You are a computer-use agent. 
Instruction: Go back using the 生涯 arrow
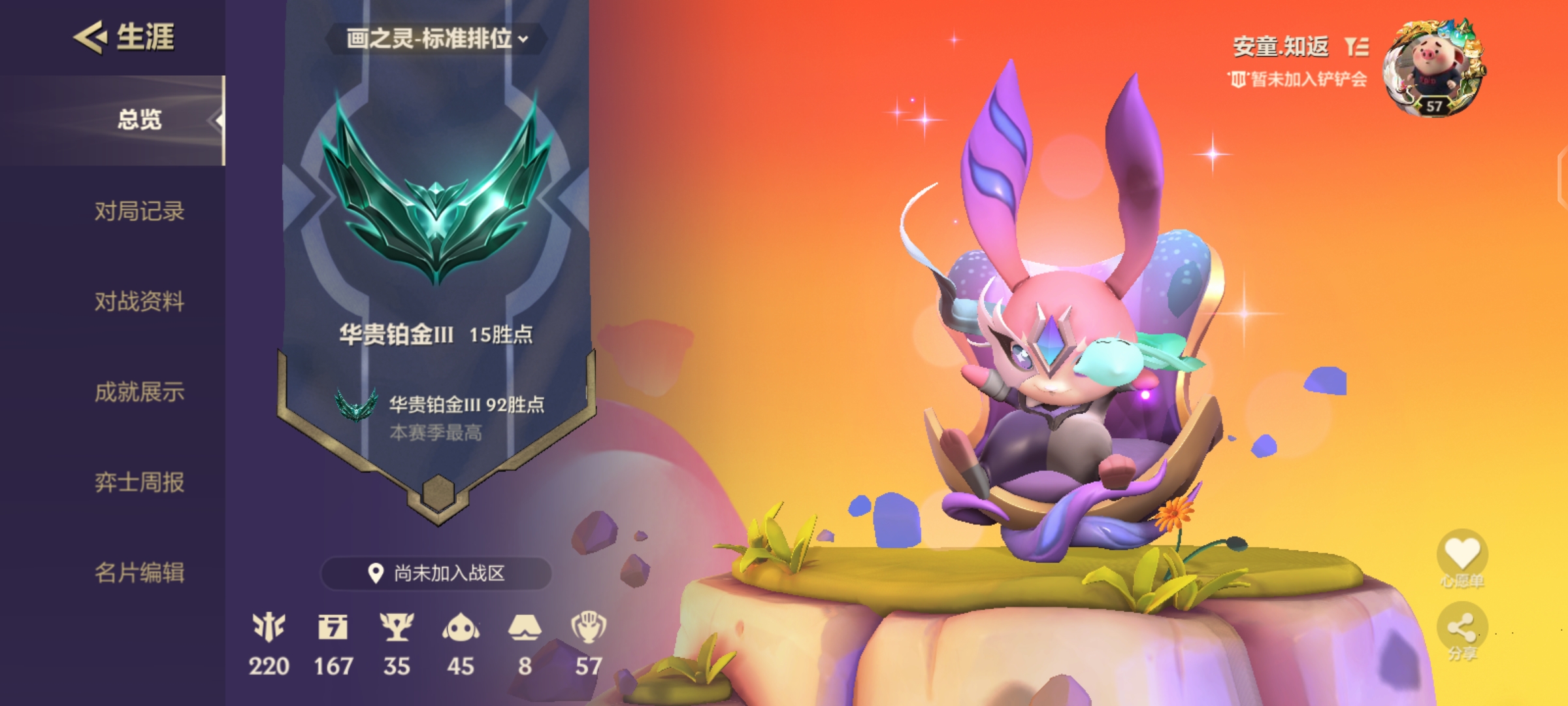coord(91,37)
